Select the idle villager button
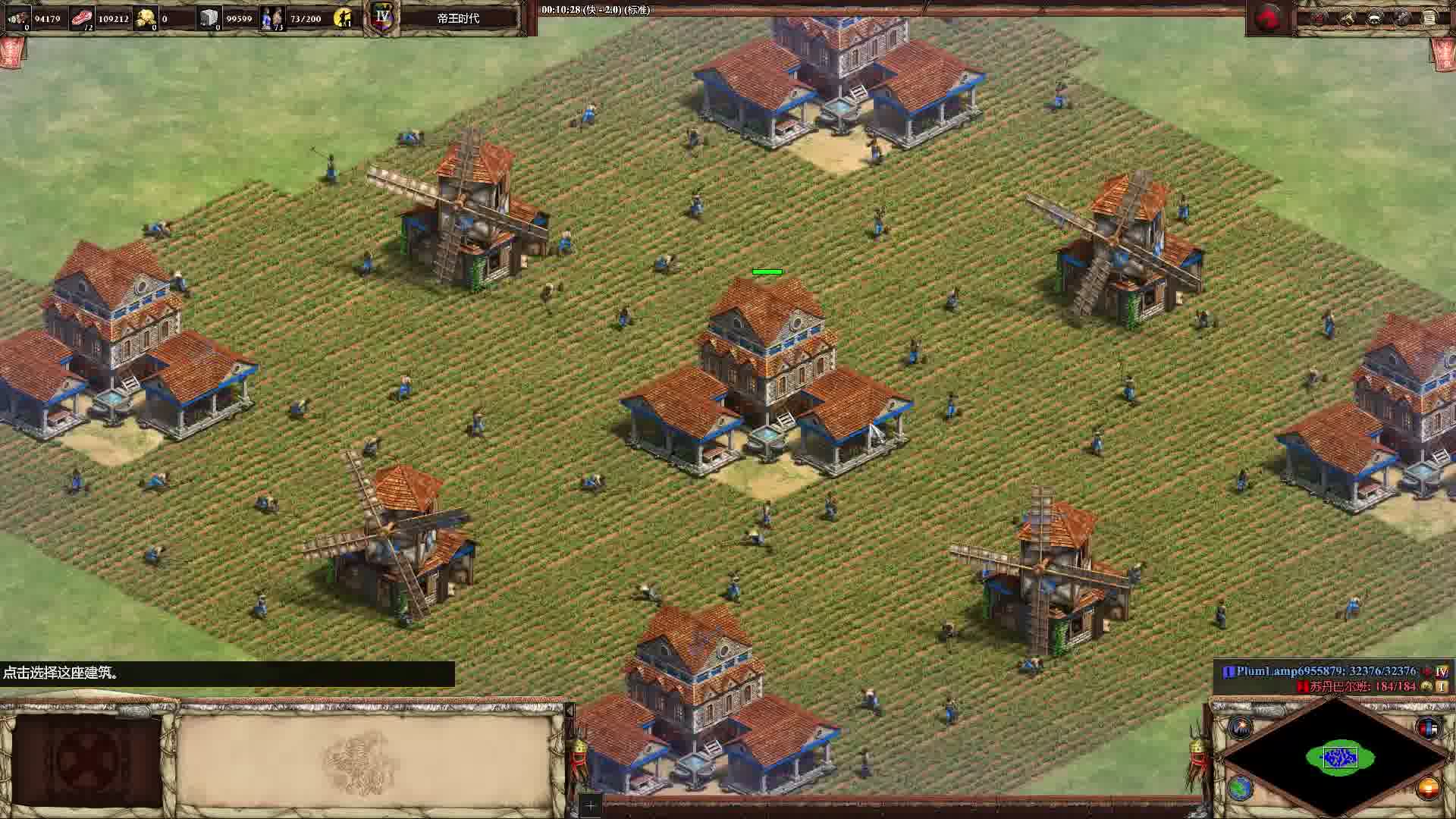The image size is (1456, 819). [344, 17]
